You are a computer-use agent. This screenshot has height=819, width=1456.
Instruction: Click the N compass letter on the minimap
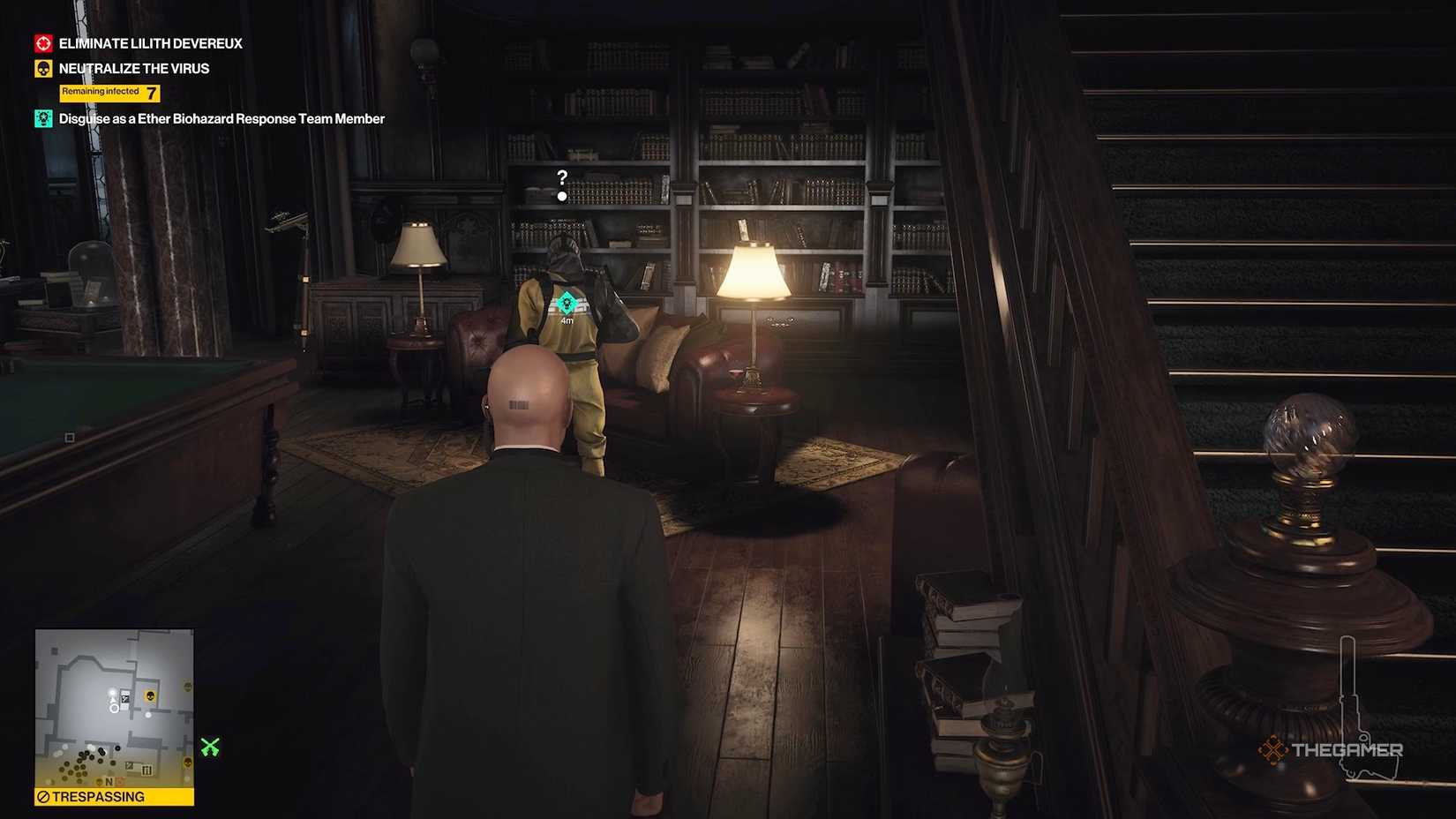click(x=109, y=783)
